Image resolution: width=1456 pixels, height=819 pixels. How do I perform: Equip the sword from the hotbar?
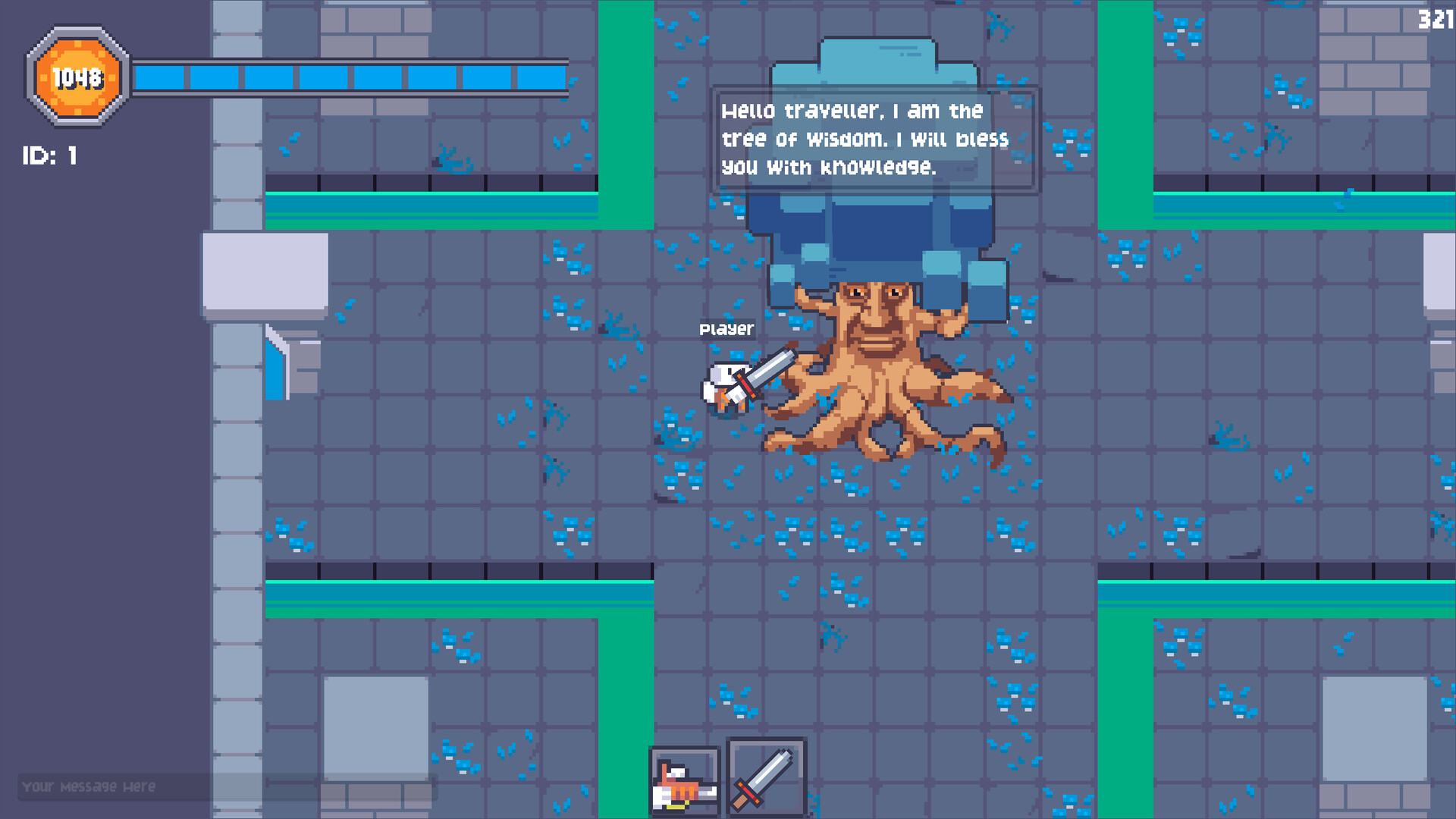coord(767,777)
